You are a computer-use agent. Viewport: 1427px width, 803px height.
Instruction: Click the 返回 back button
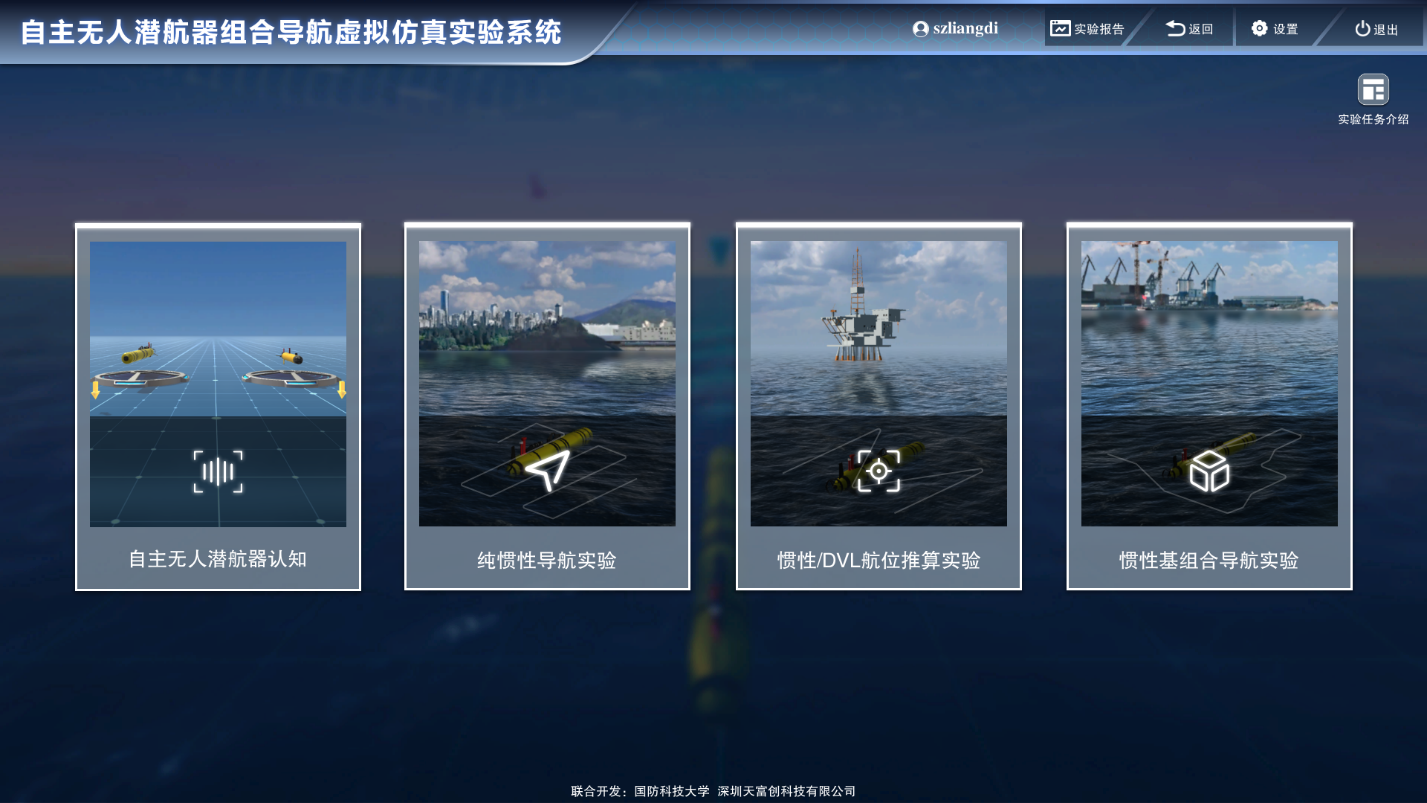1189,29
